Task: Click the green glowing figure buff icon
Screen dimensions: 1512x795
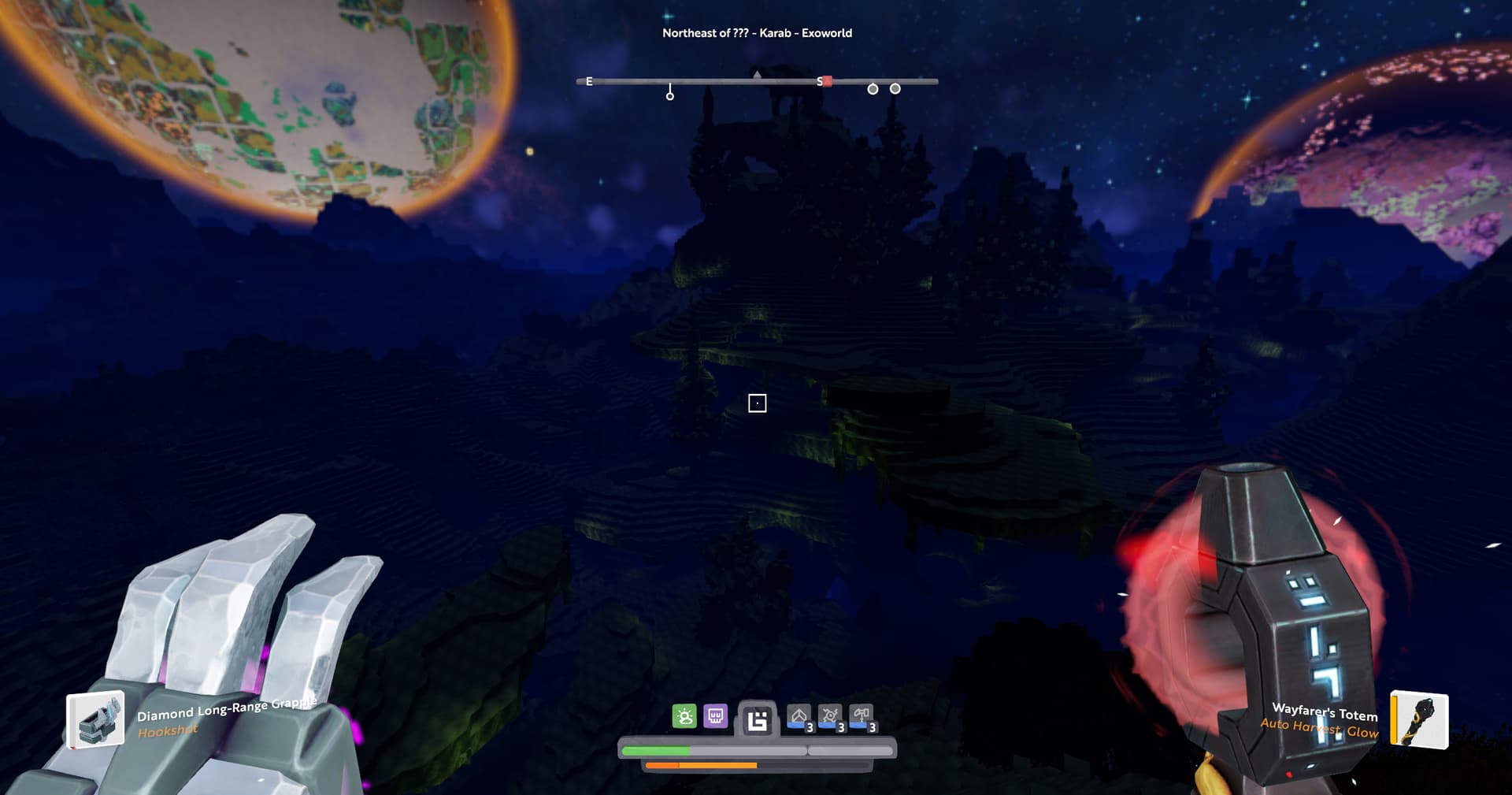Action: tap(684, 716)
